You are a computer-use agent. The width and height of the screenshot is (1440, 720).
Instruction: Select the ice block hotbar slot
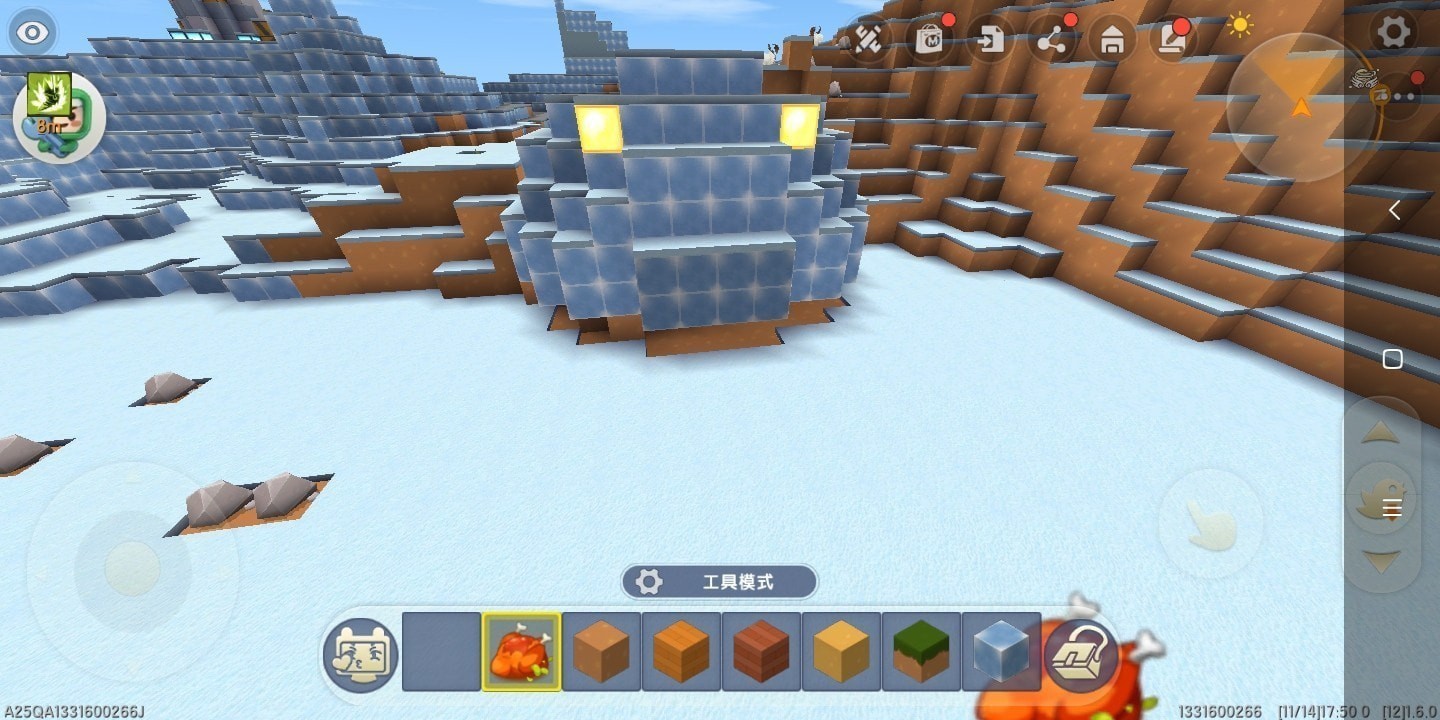point(1001,651)
